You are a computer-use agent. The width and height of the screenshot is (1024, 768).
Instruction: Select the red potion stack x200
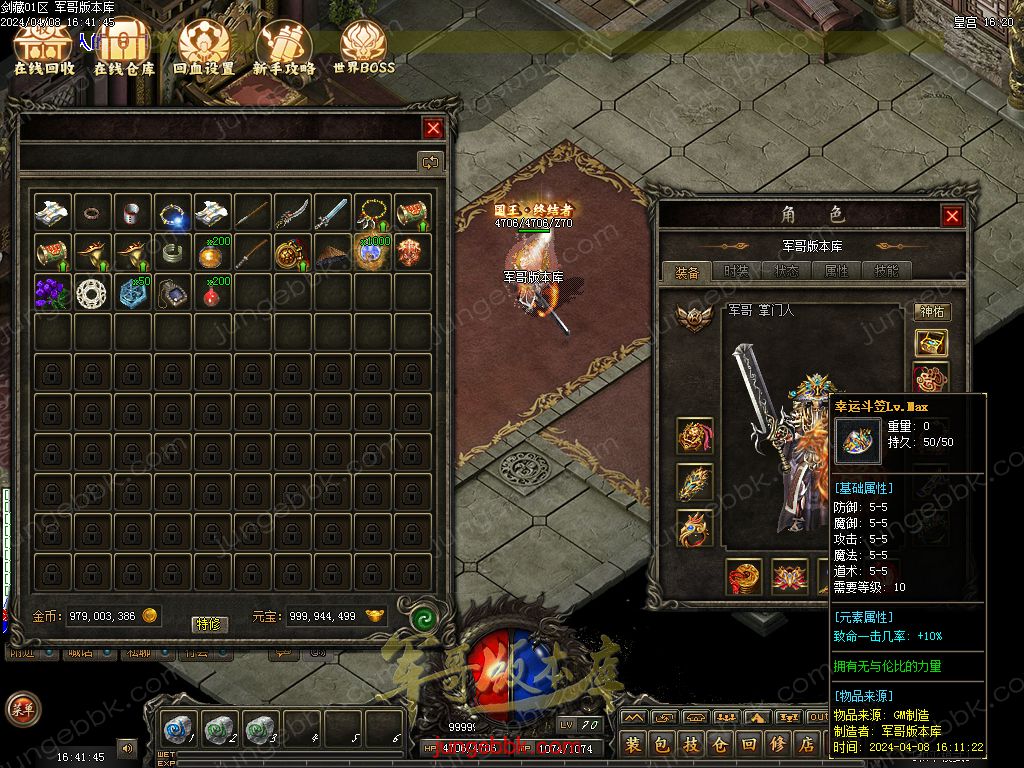(x=212, y=292)
